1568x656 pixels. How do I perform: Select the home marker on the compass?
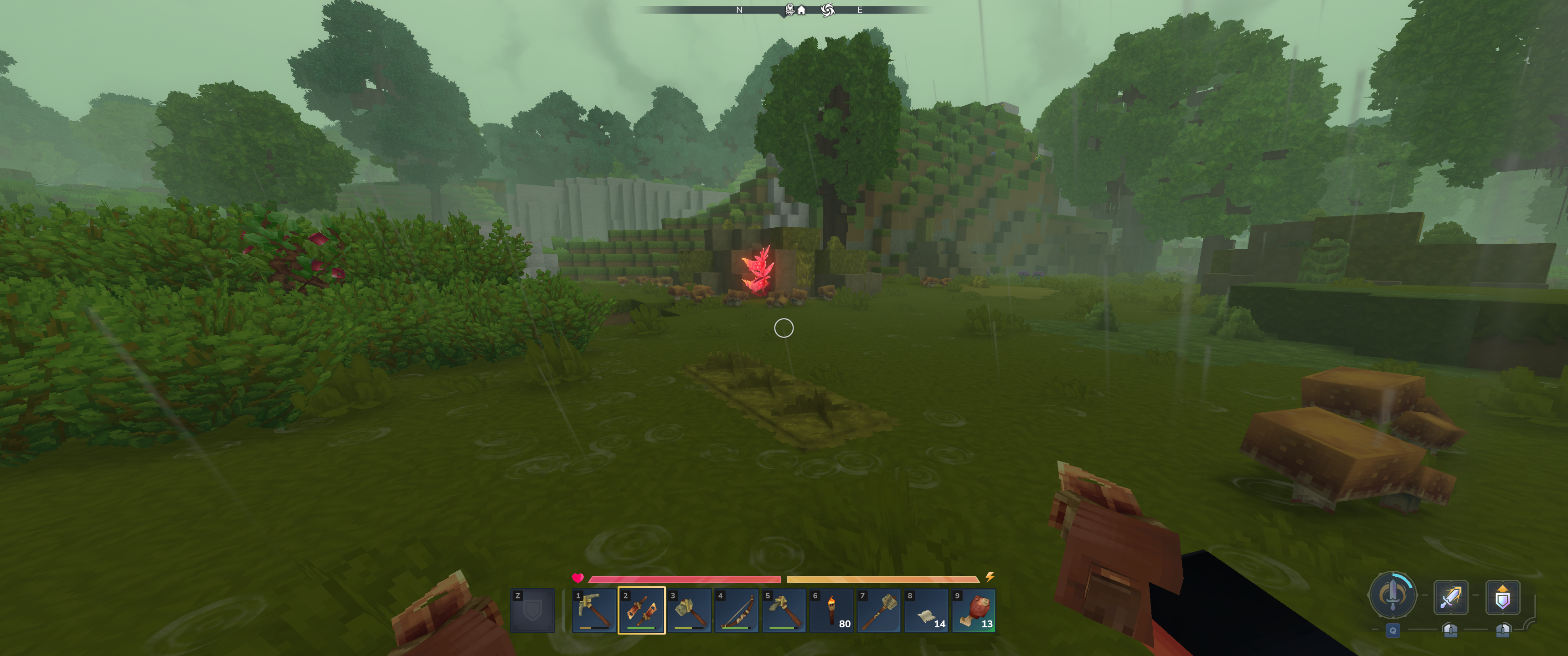(x=802, y=10)
